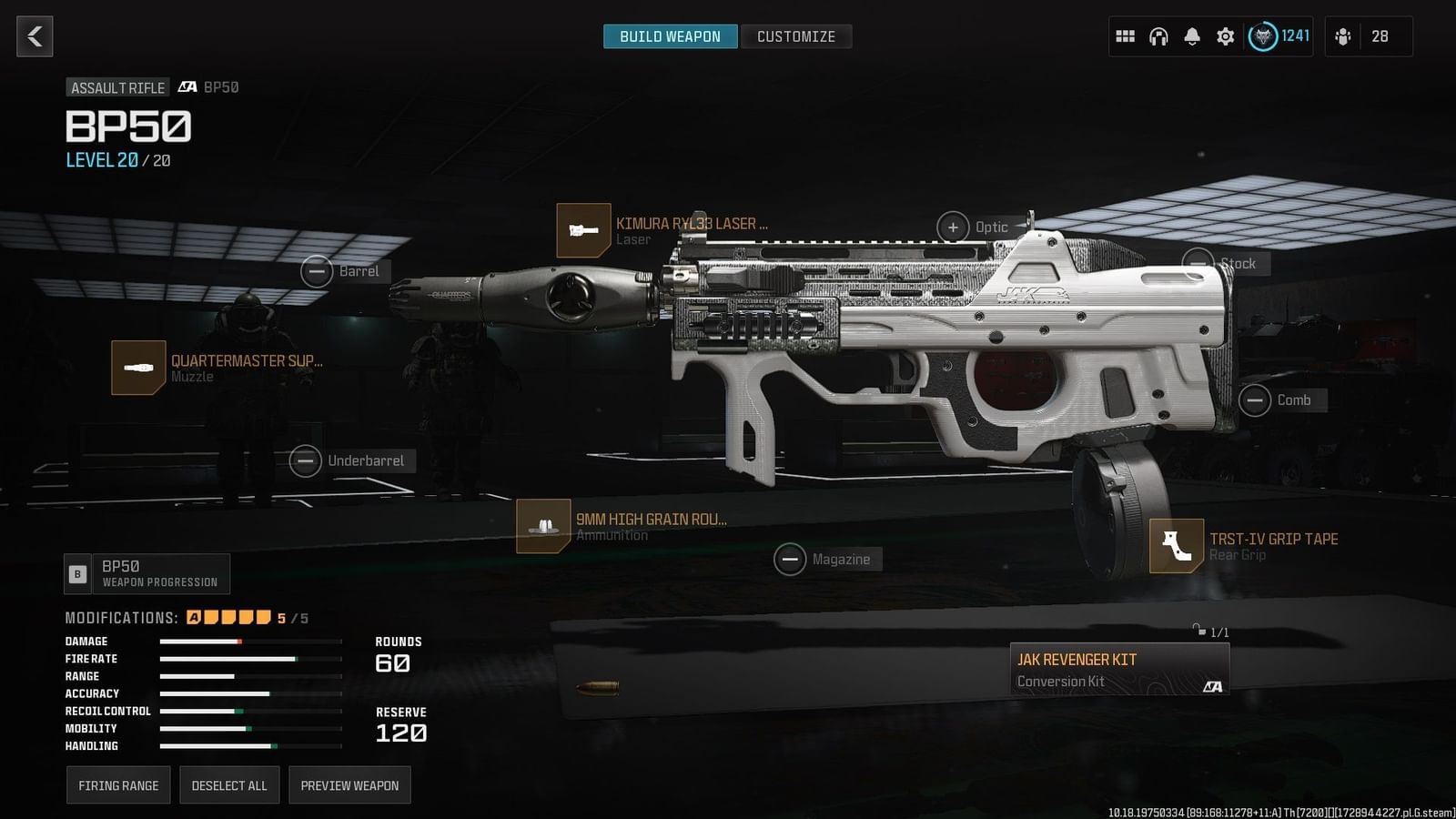Select the Kimura RYL33 Laser attachment icon
Image resolution: width=1456 pixels, height=819 pixels.
pos(583,229)
